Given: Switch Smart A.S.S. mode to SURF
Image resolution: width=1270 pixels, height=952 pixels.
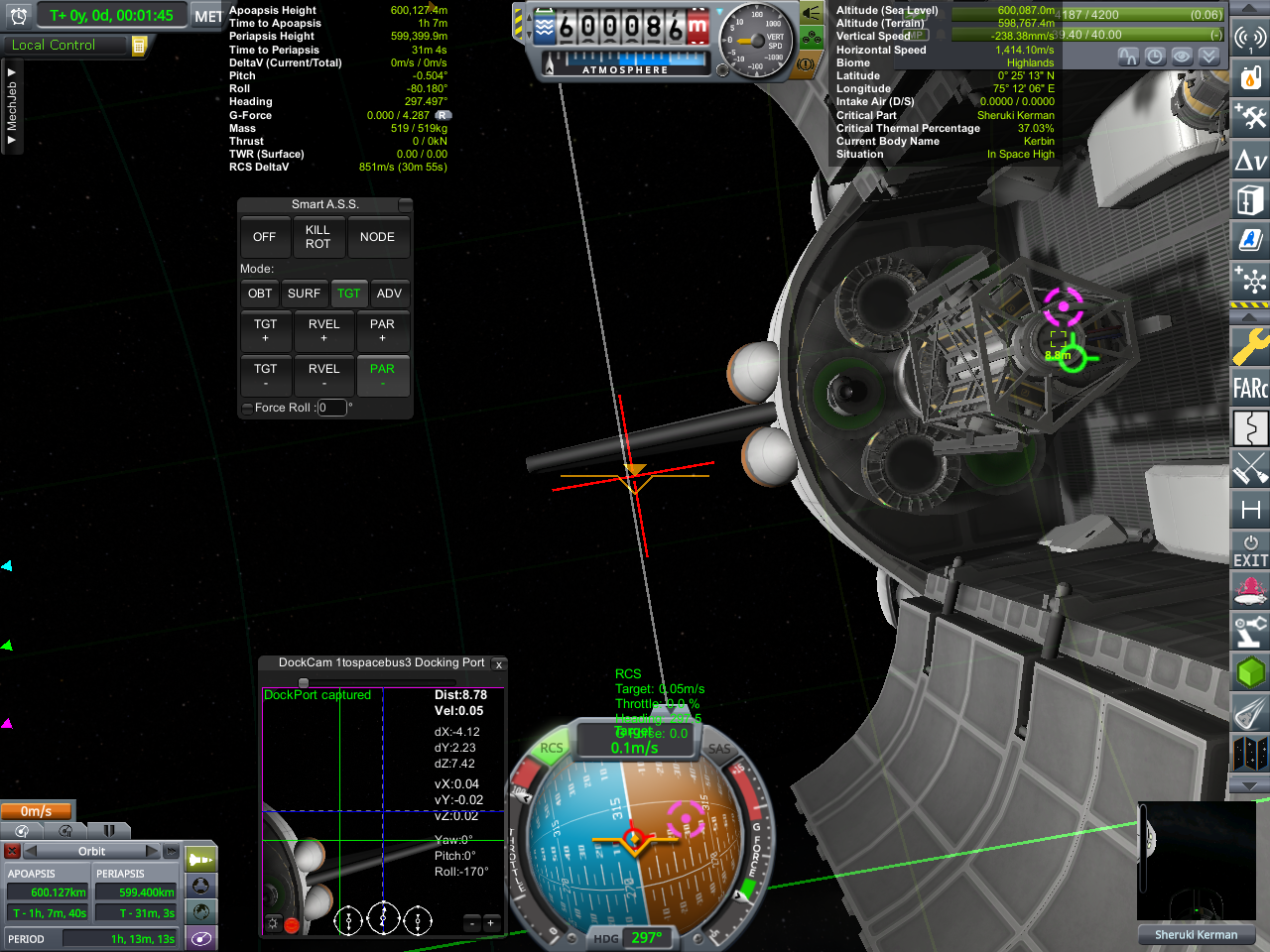Looking at the screenshot, I should (x=304, y=294).
